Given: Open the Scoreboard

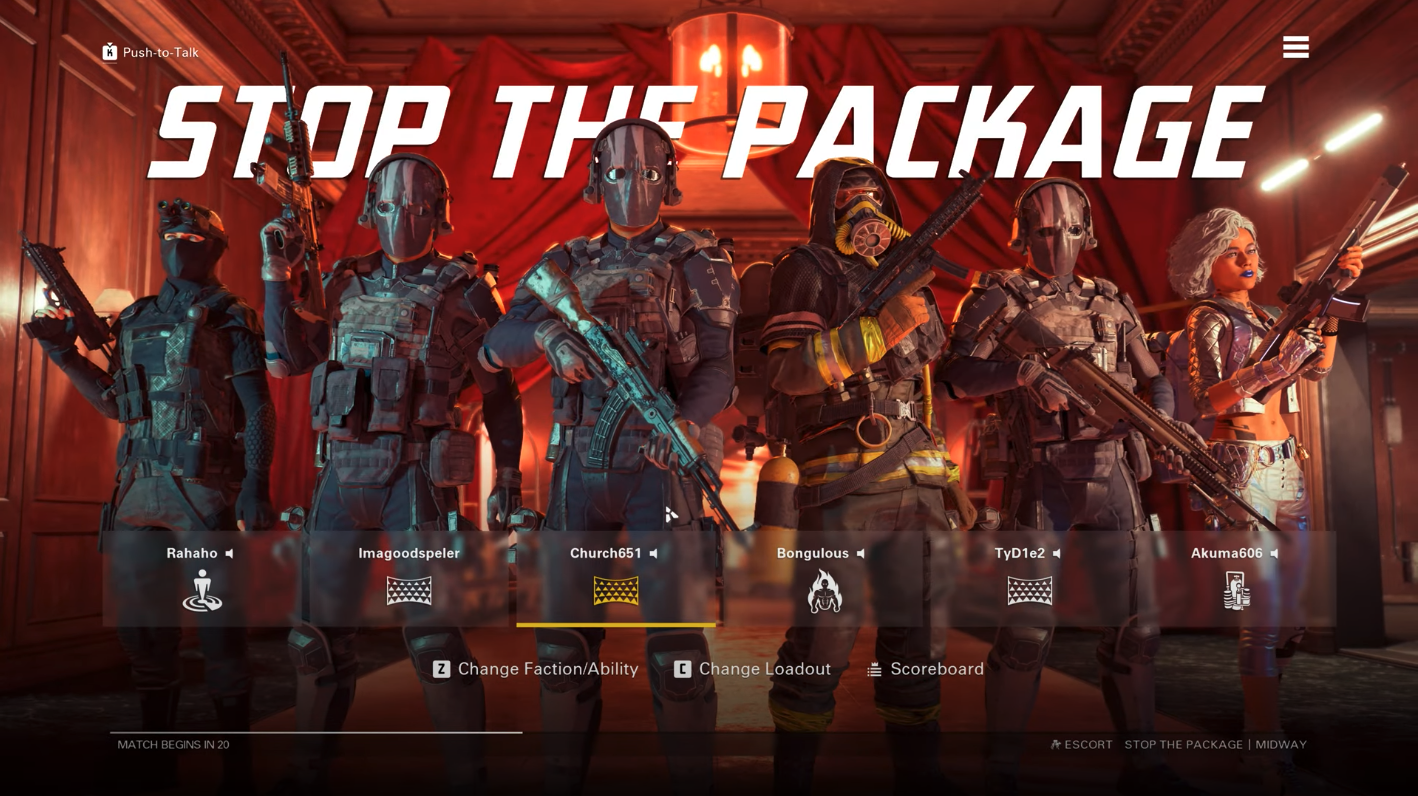Looking at the screenshot, I should pyautogui.click(x=937, y=669).
